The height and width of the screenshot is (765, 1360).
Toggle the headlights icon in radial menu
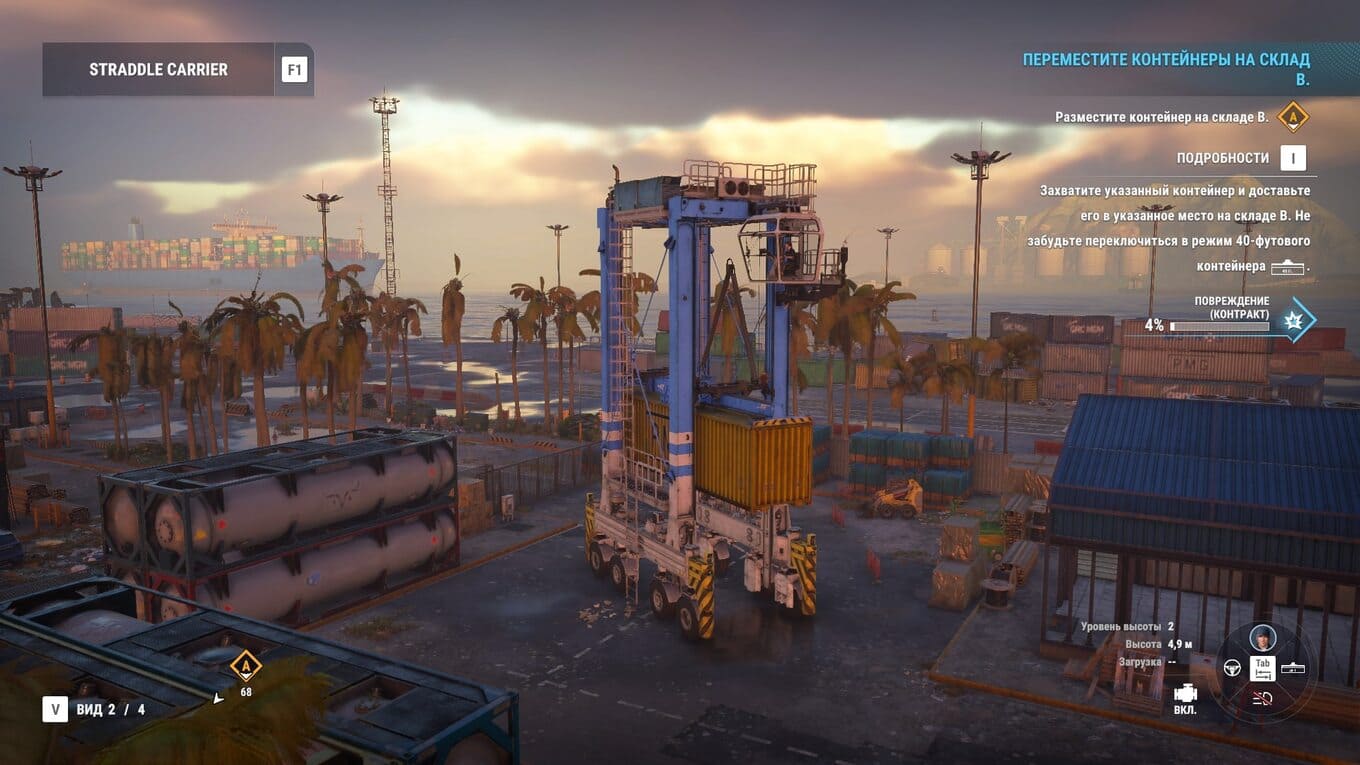[1263, 698]
